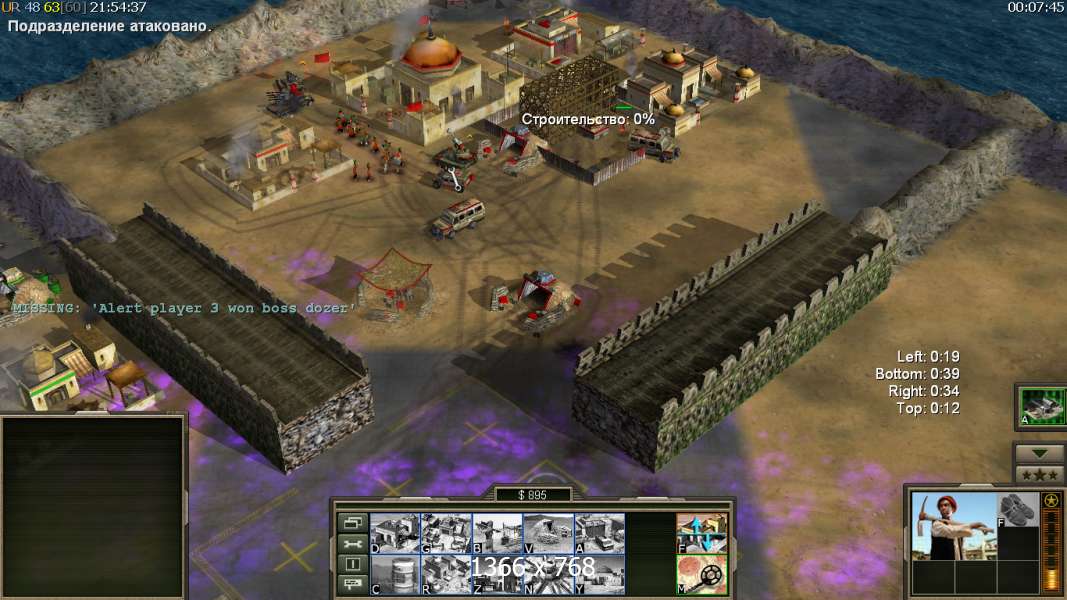
Task: Build the barrel structure hotkey C
Action: (x=394, y=574)
